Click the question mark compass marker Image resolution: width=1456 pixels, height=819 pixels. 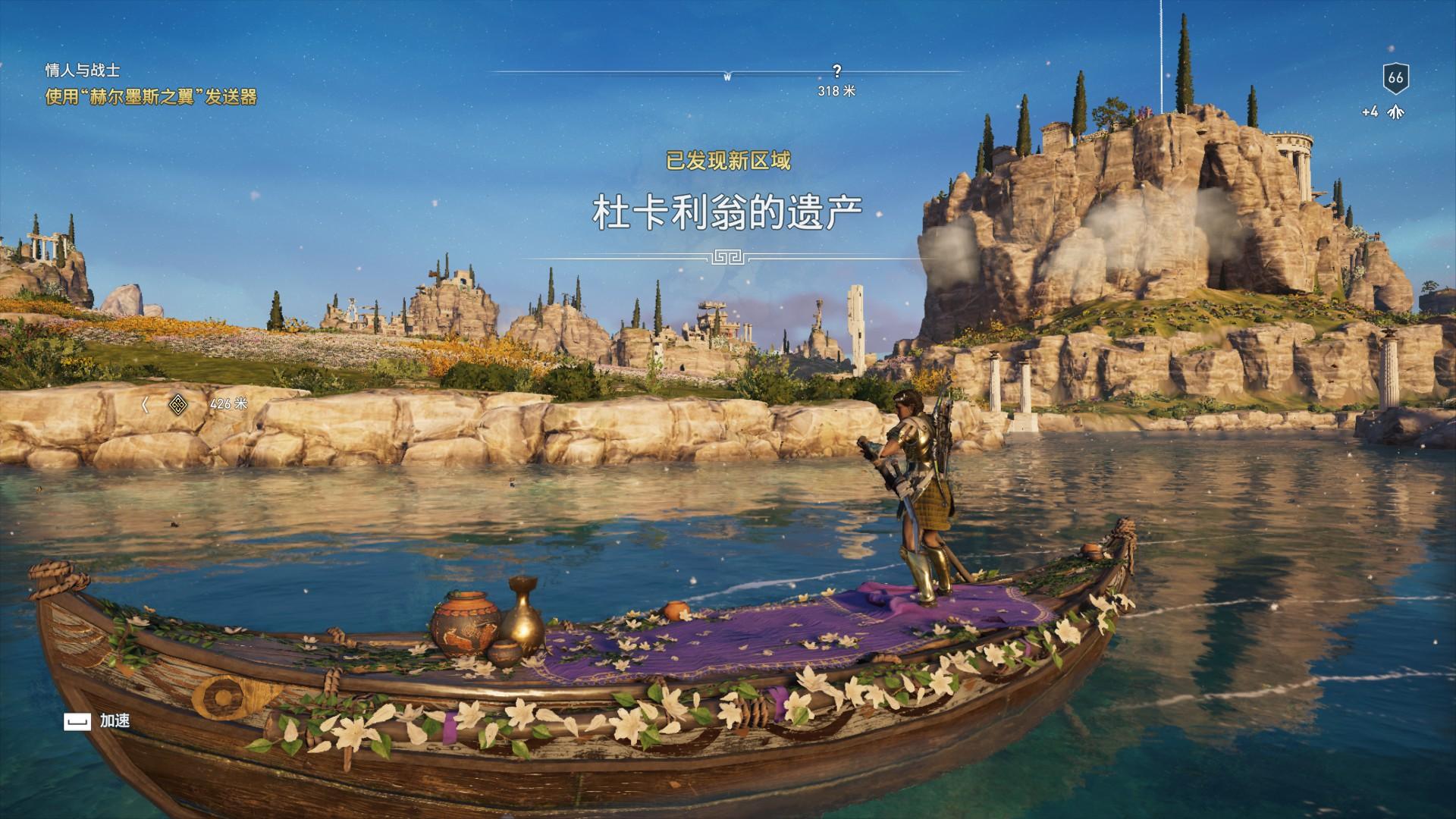pyautogui.click(x=836, y=72)
